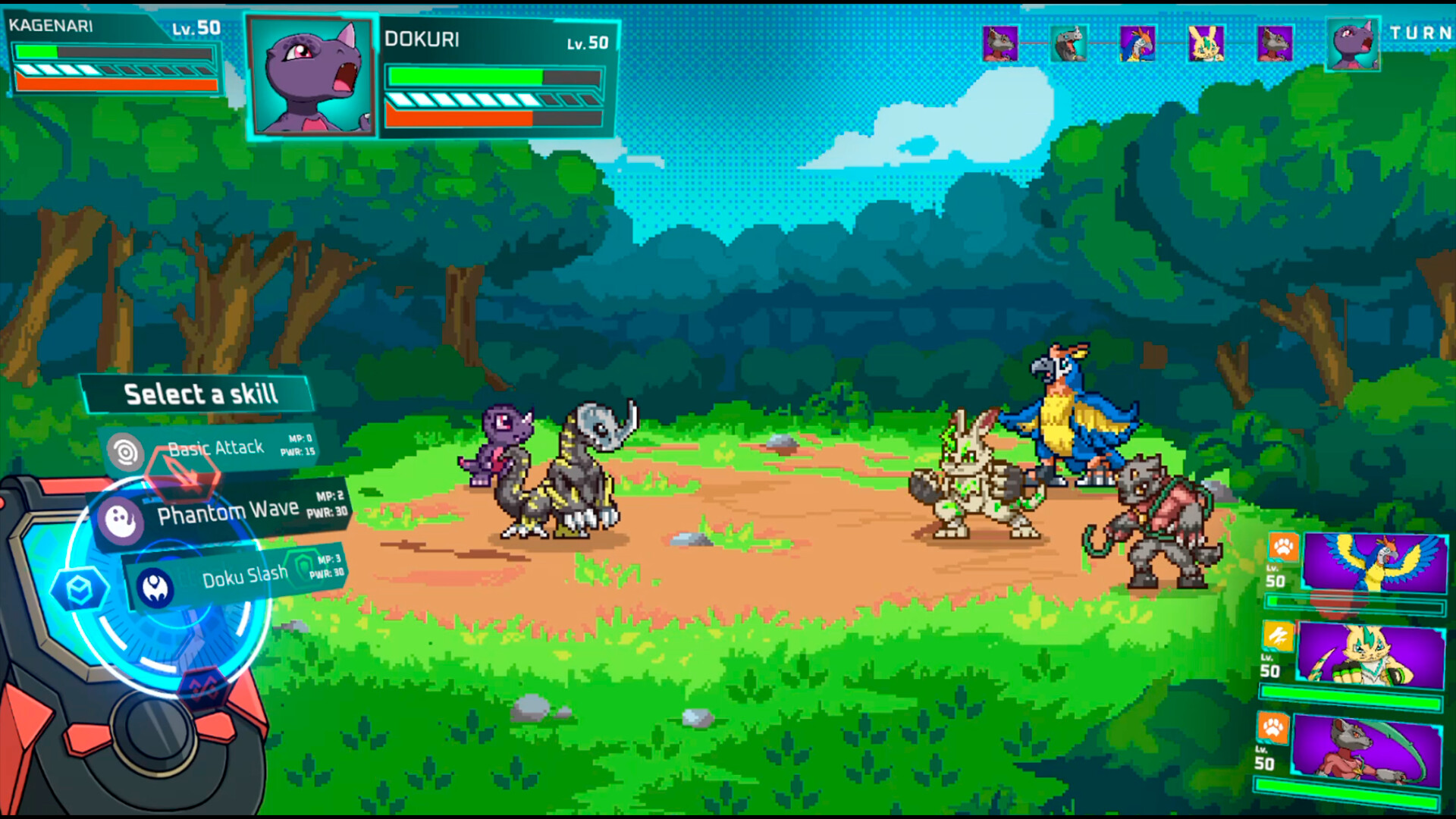The width and height of the screenshot is (1456, 819).
Task: Click the paw type icon on the parrot ally panel
Action: [1282, 548]
